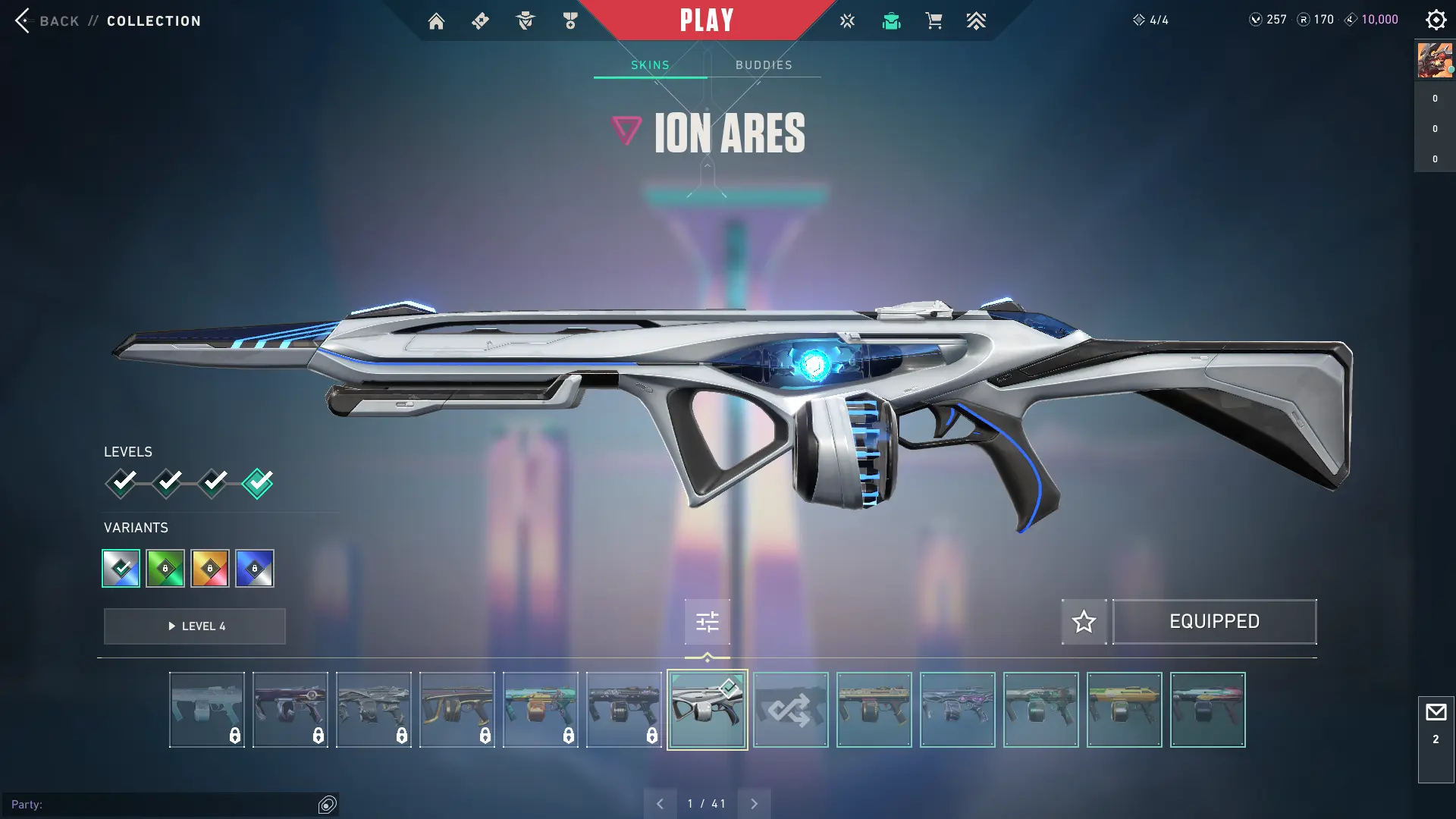Screen dimensions: 1456x819
Task: Select the default white-blue variant
Action: click(x=121, y=568)
